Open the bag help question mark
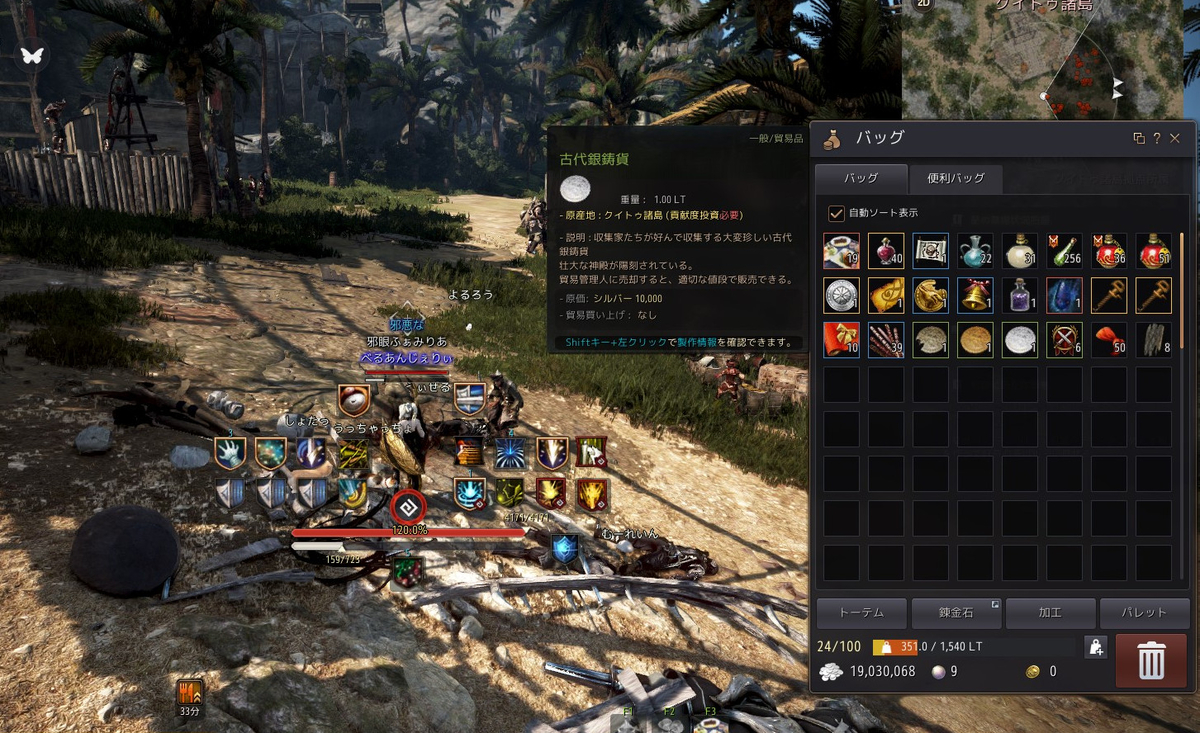This screenshot has width=1200, height=733. tap(1157, 138)
